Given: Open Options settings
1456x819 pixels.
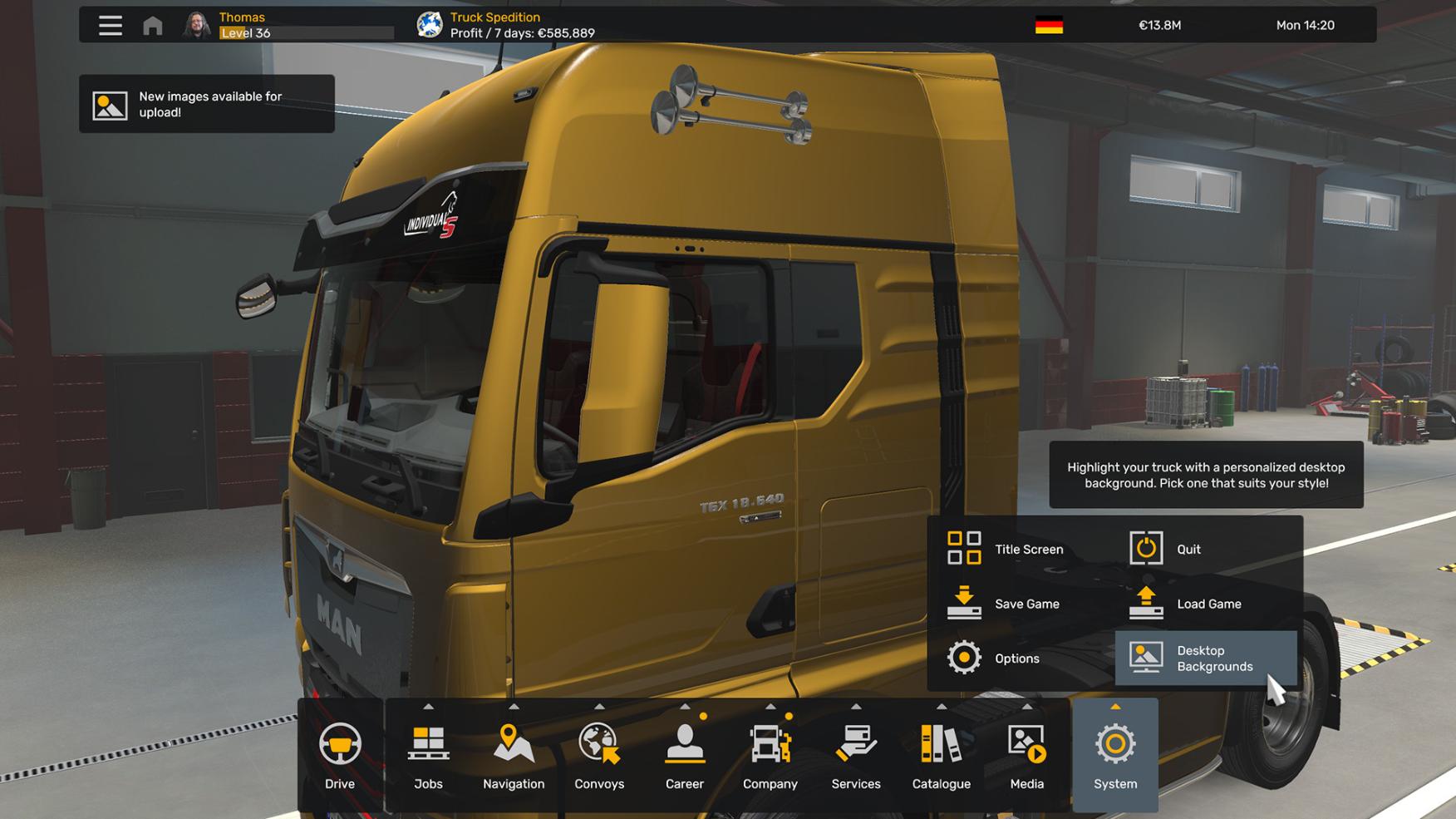Looking at the screenshot, I should (x=994, y=658).
